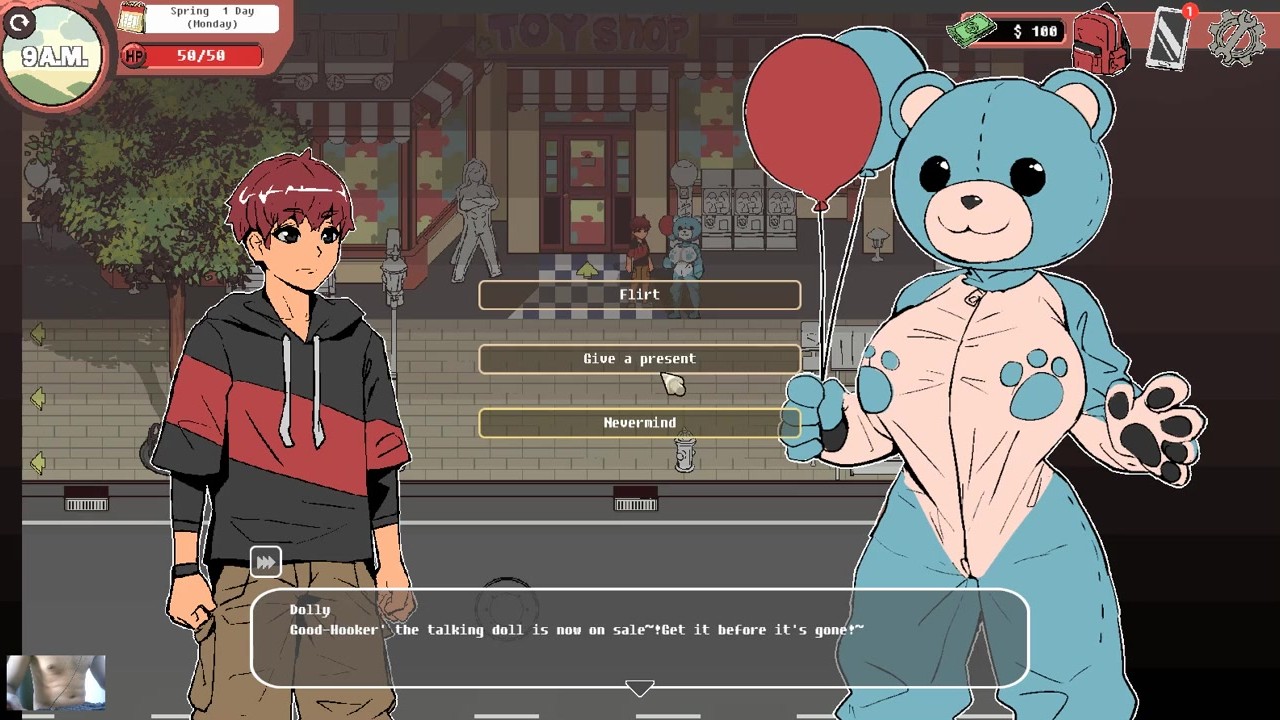Open the calendar showing Spring Day 1
This screenshot has width=1280, height=720.
133,18
